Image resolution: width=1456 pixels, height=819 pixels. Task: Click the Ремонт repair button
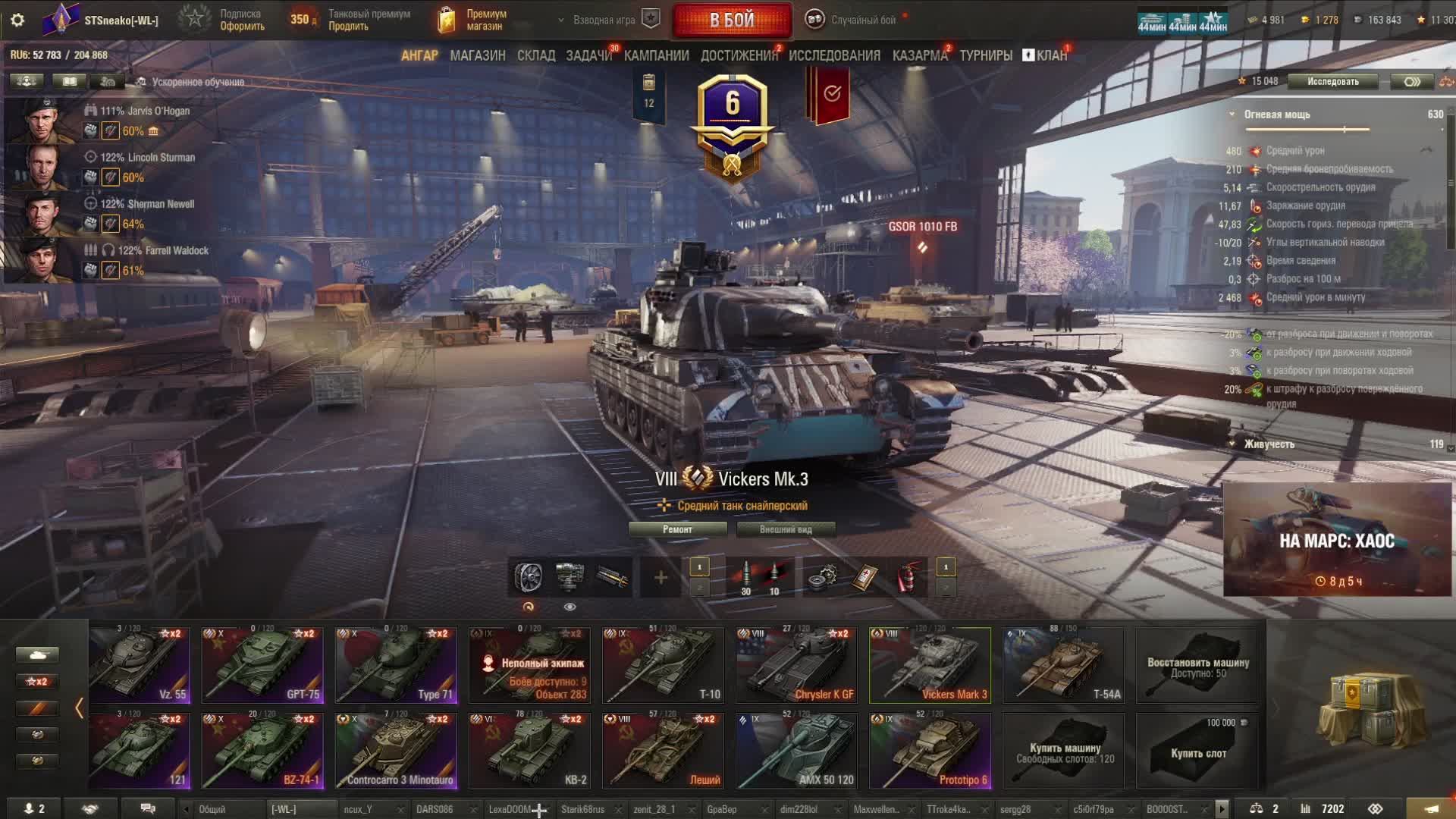[677, 529]
